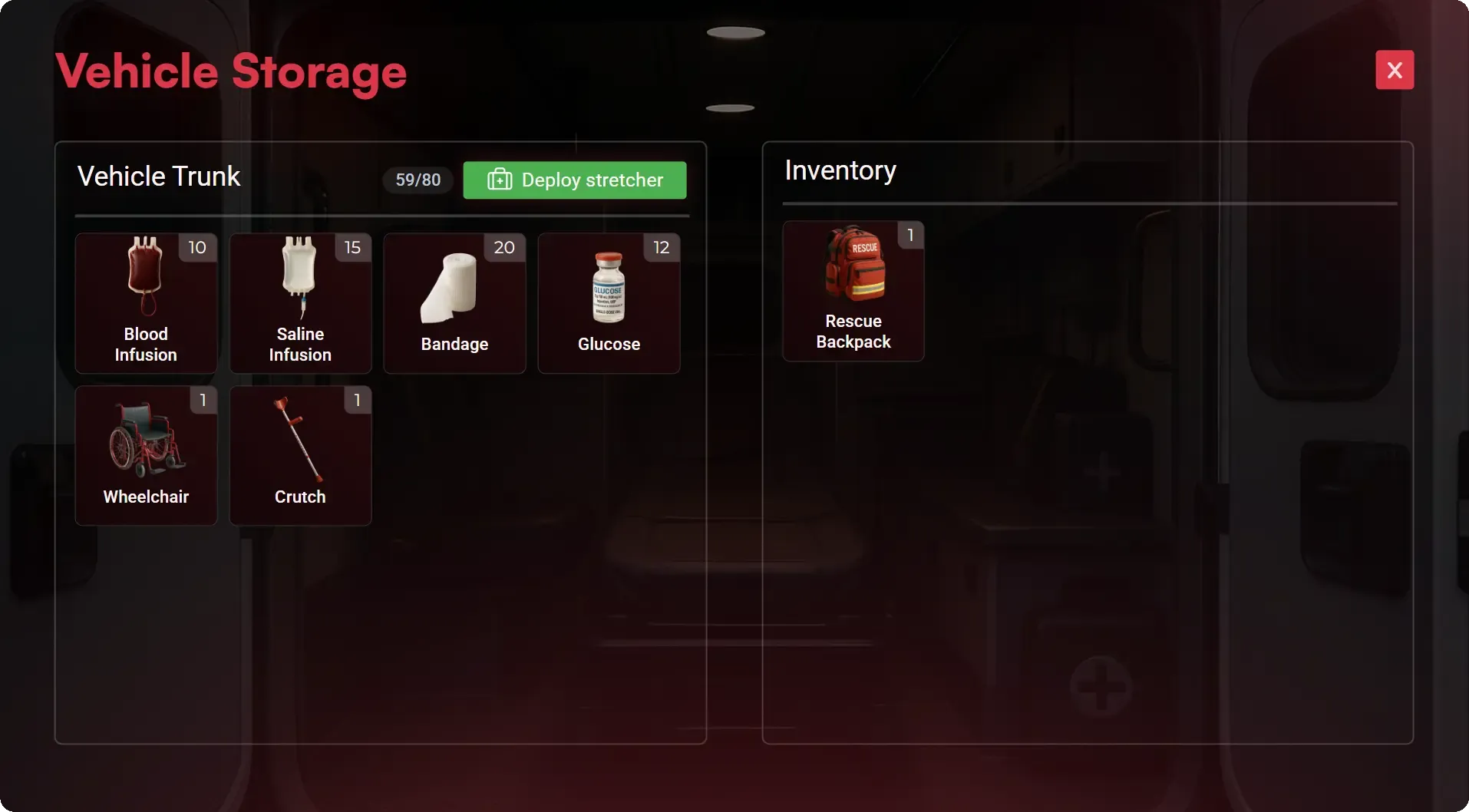Viewport: 1469px width, 812px height.
Task: Click the quantity badge showing 10 on Blood Infusion
Action: pos(197,247)
